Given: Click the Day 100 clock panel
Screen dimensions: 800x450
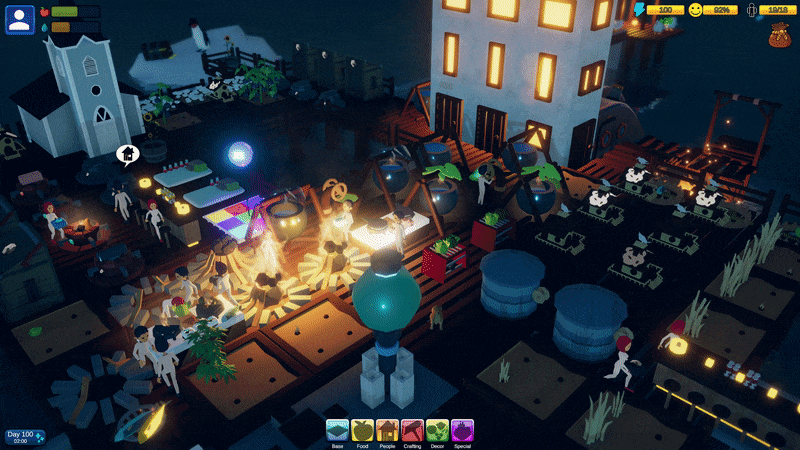Looking at the screenshot, I should [24, 437].
